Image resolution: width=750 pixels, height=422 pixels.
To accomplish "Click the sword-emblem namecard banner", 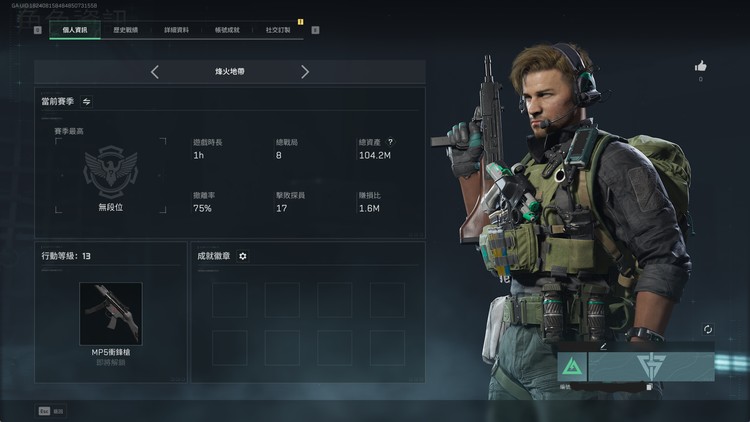I will point(650,367).
